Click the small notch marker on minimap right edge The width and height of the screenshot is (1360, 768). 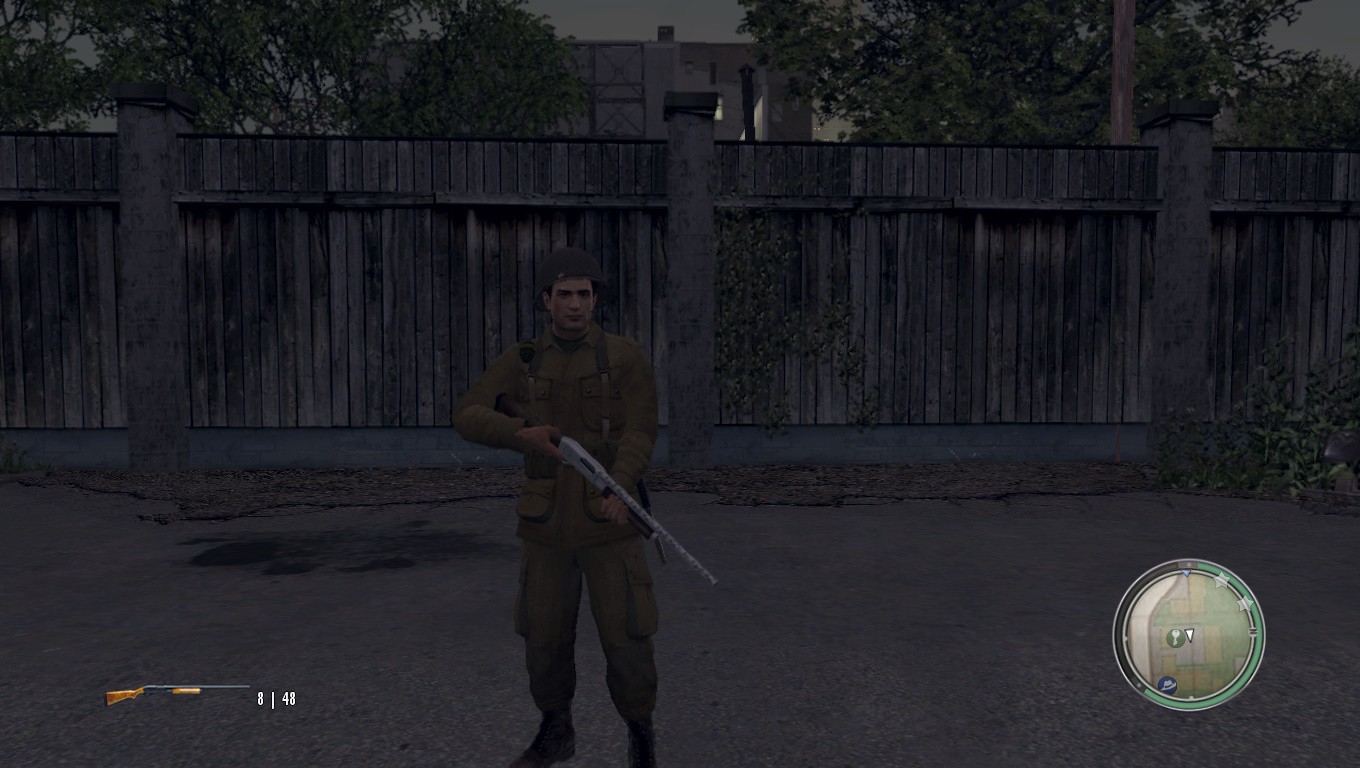pyautogui.click(x=1253, y=631)
